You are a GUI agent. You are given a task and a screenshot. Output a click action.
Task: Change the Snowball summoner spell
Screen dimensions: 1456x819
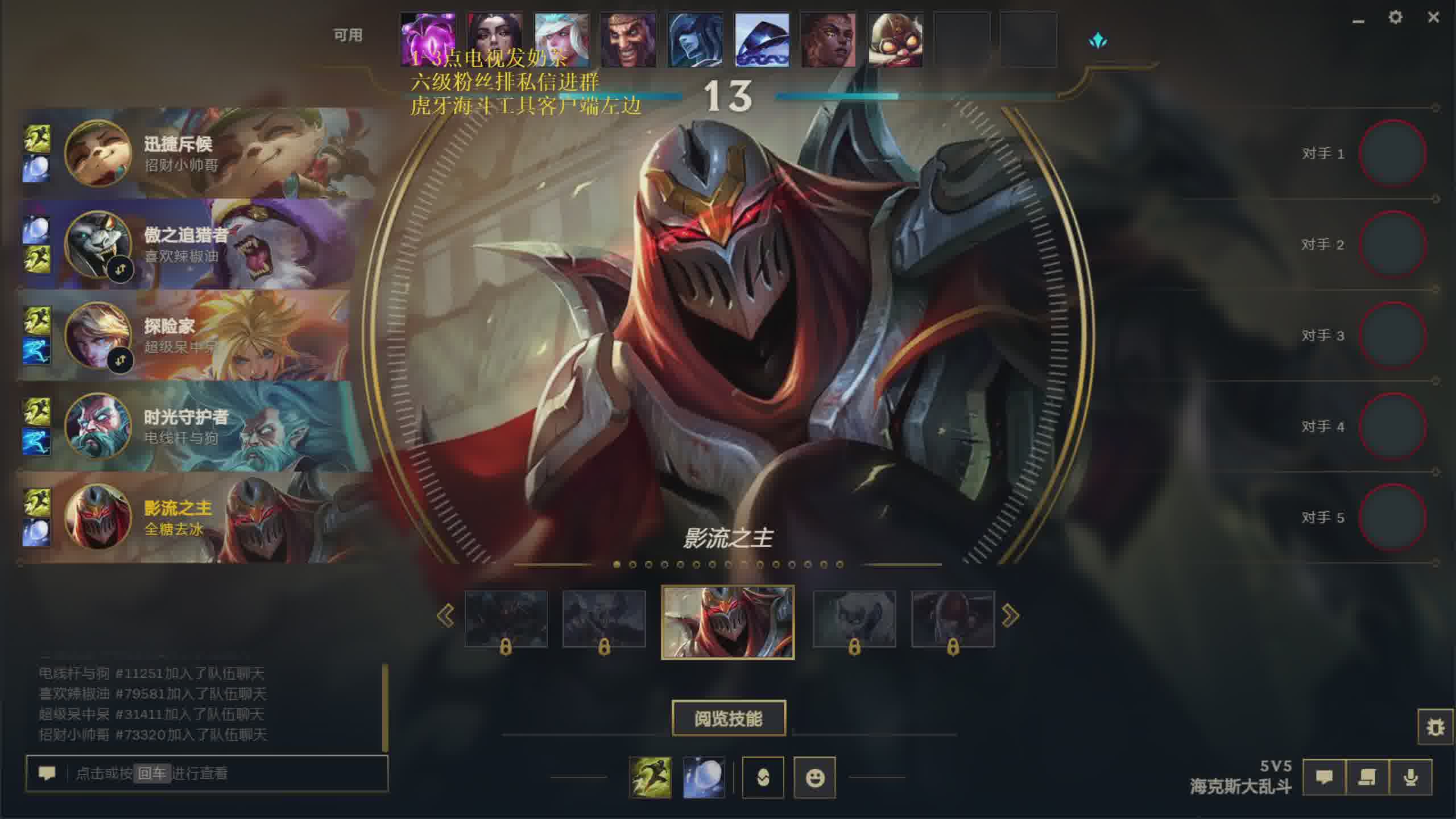click(x=704, y=777)
